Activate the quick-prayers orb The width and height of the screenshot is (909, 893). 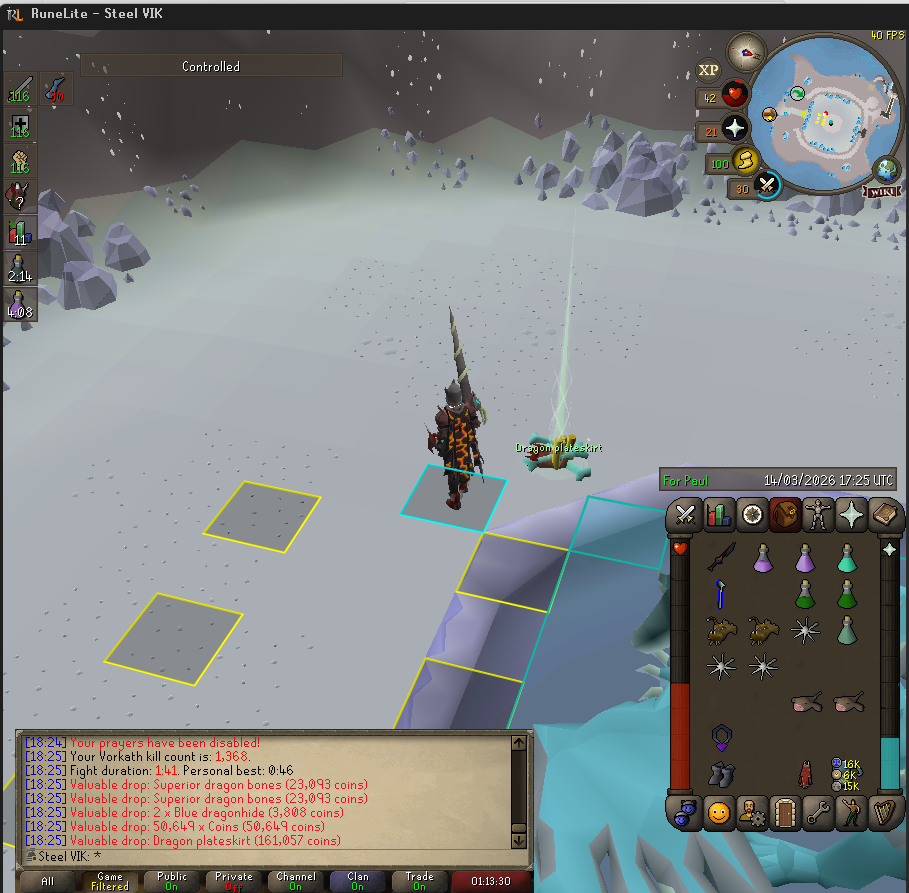(x=735, y=128)
